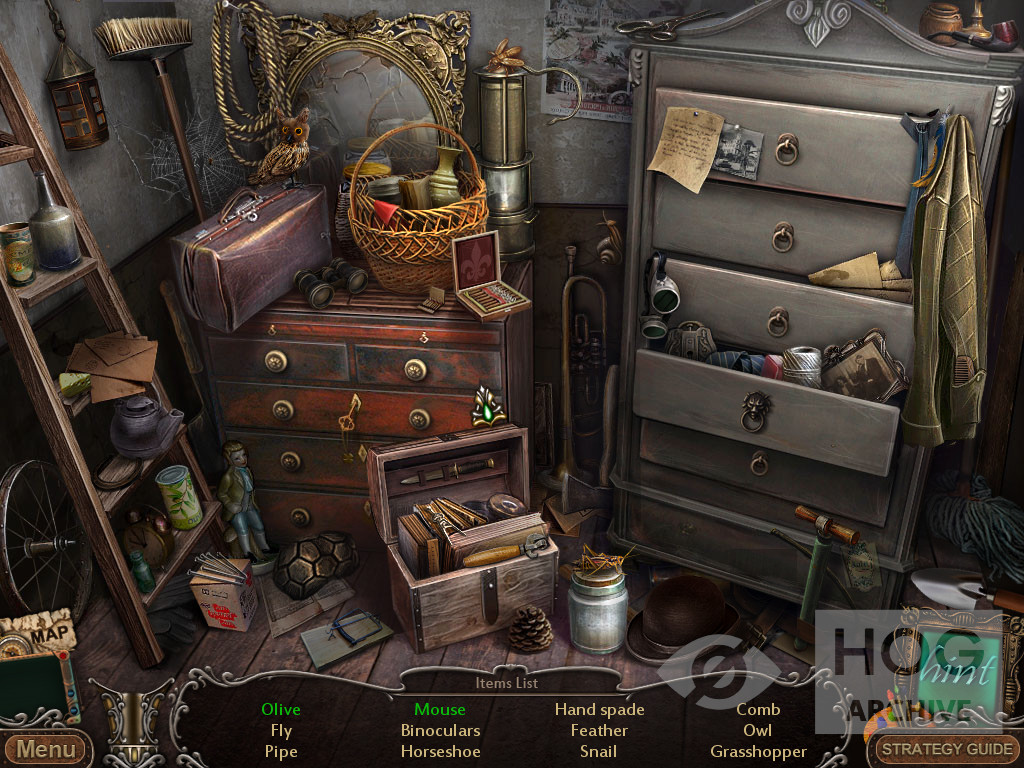Open the Menu button
Screen dimensions: 1024x768
click(x=45, y=748)
